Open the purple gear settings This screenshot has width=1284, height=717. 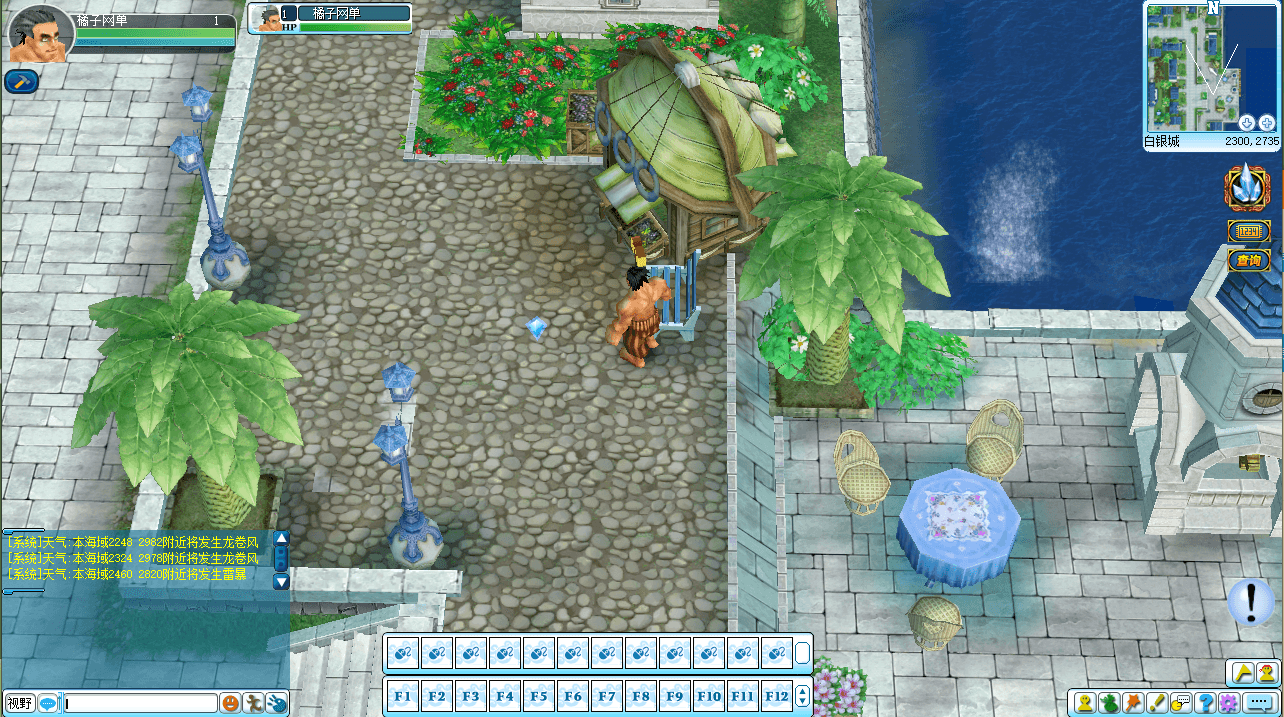(x=1229, y=703)
